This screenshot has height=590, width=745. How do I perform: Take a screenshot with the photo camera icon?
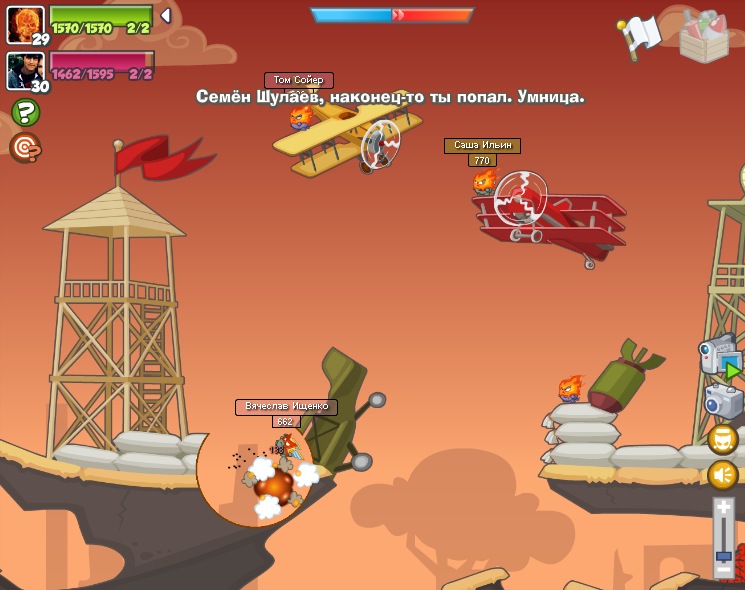(x=723, y=401)
